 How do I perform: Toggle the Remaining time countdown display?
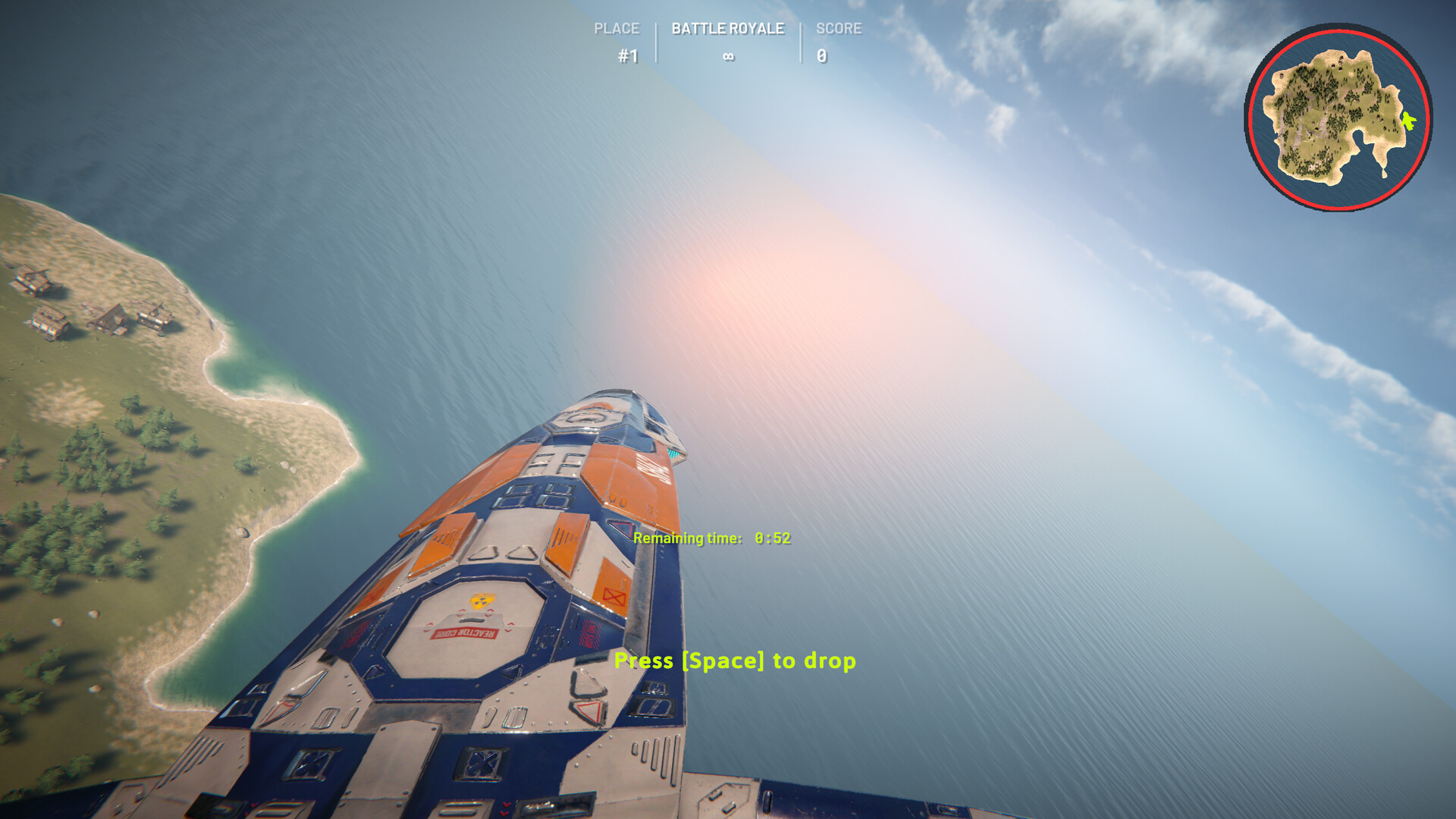711,538
